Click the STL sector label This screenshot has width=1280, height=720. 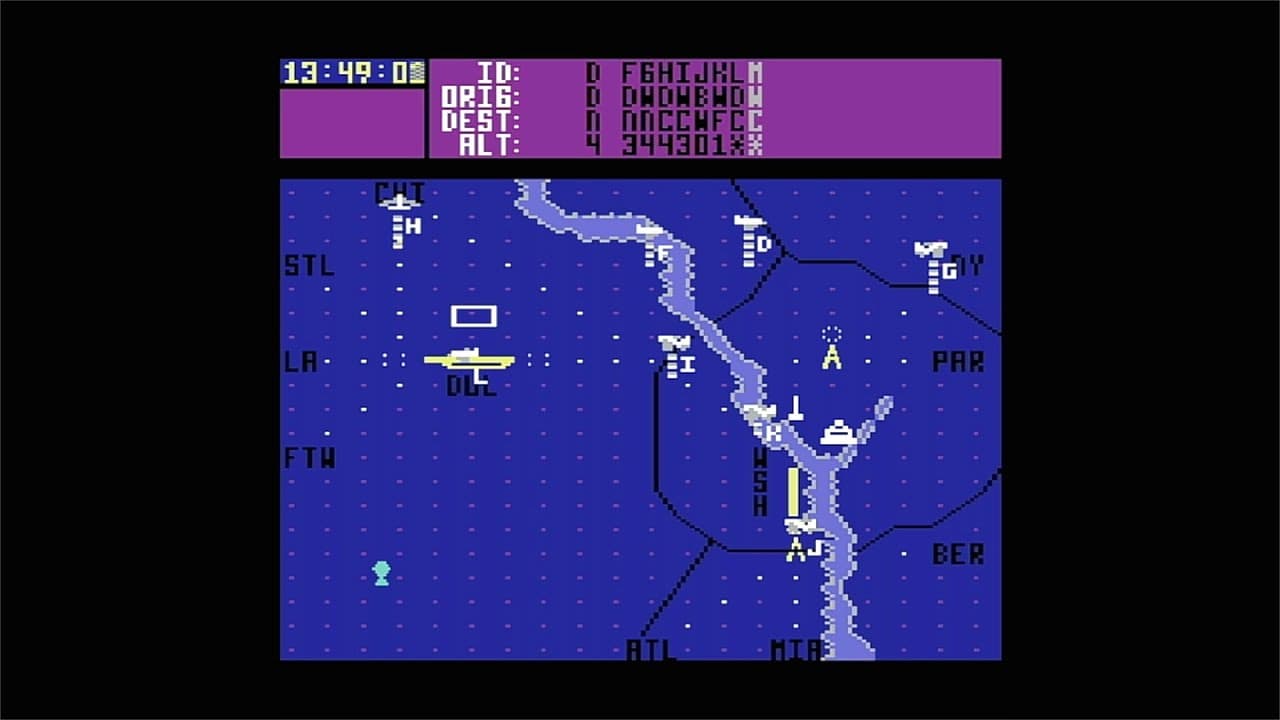(309, 267)
